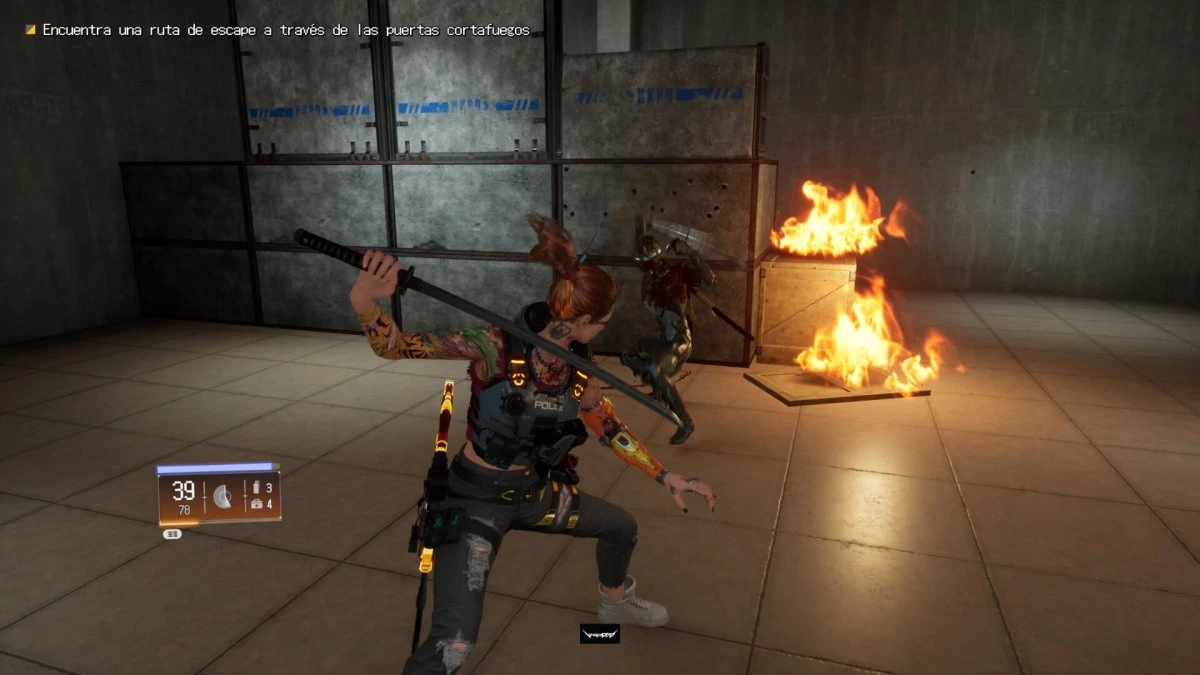Choose the medkit item icon
This screenshot has width=1200, height=675.
pos(256,505)
